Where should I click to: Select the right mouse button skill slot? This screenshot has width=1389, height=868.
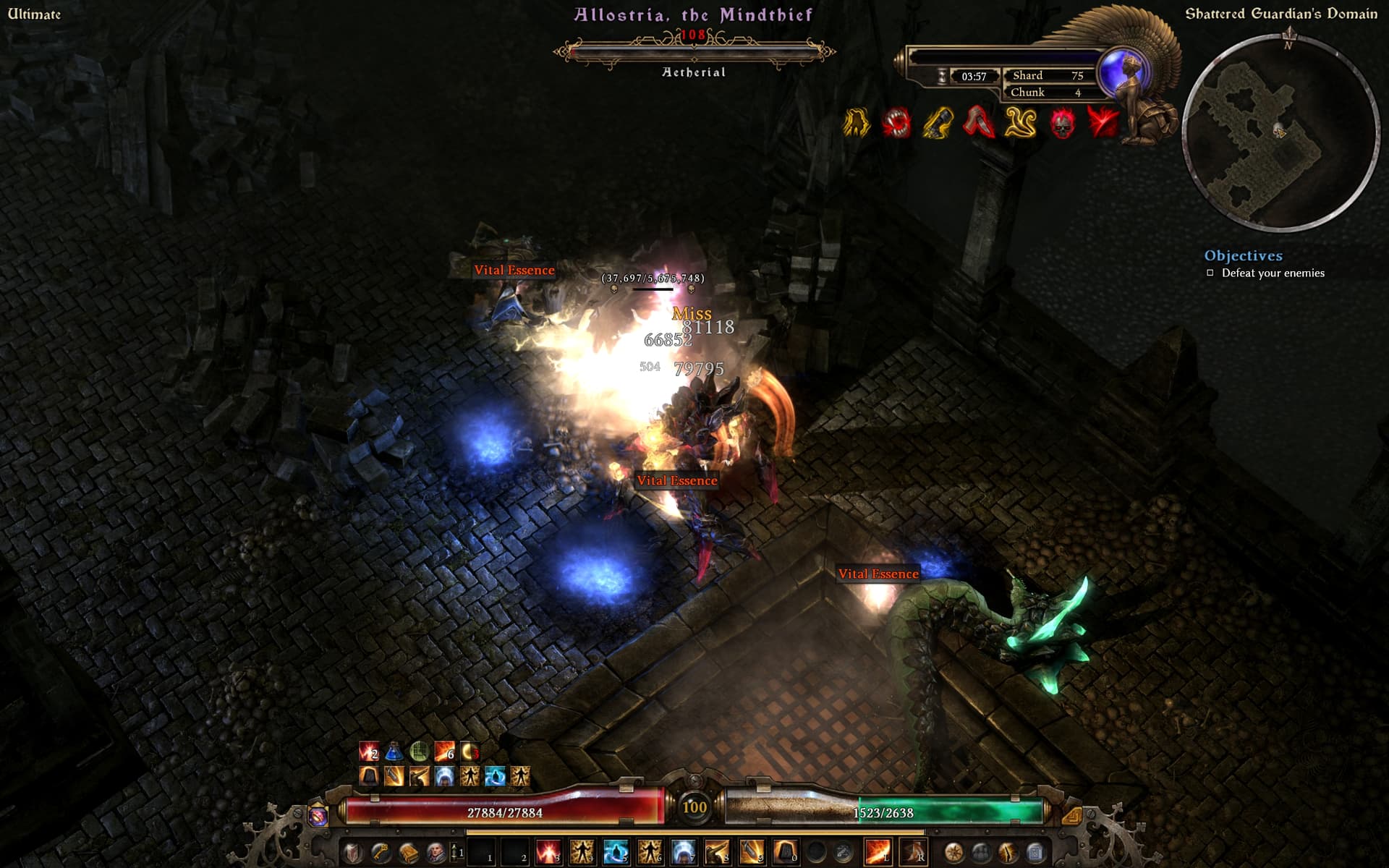pyautogui.click(x=913, y=852)
